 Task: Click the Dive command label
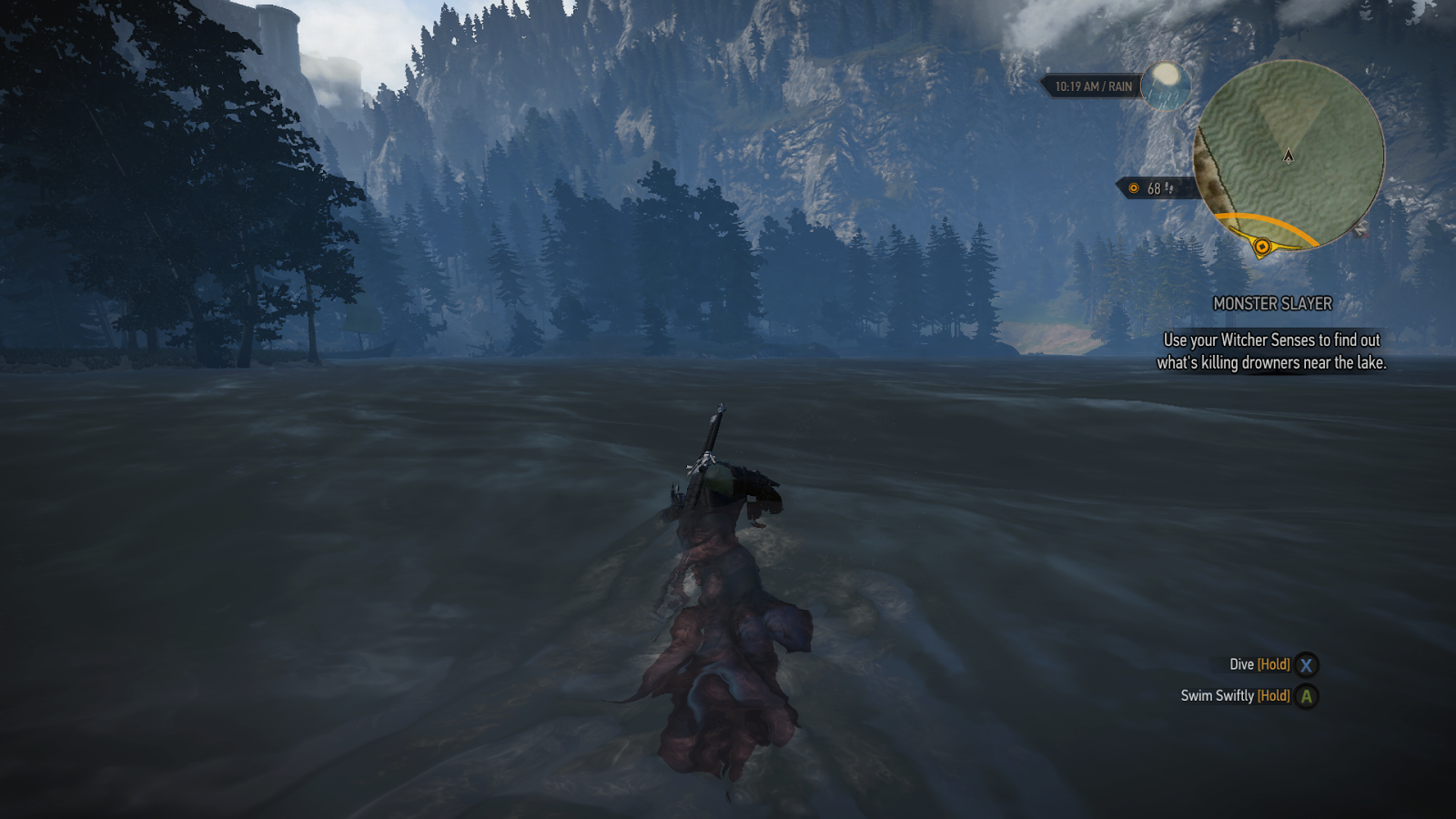[1241, 664]
